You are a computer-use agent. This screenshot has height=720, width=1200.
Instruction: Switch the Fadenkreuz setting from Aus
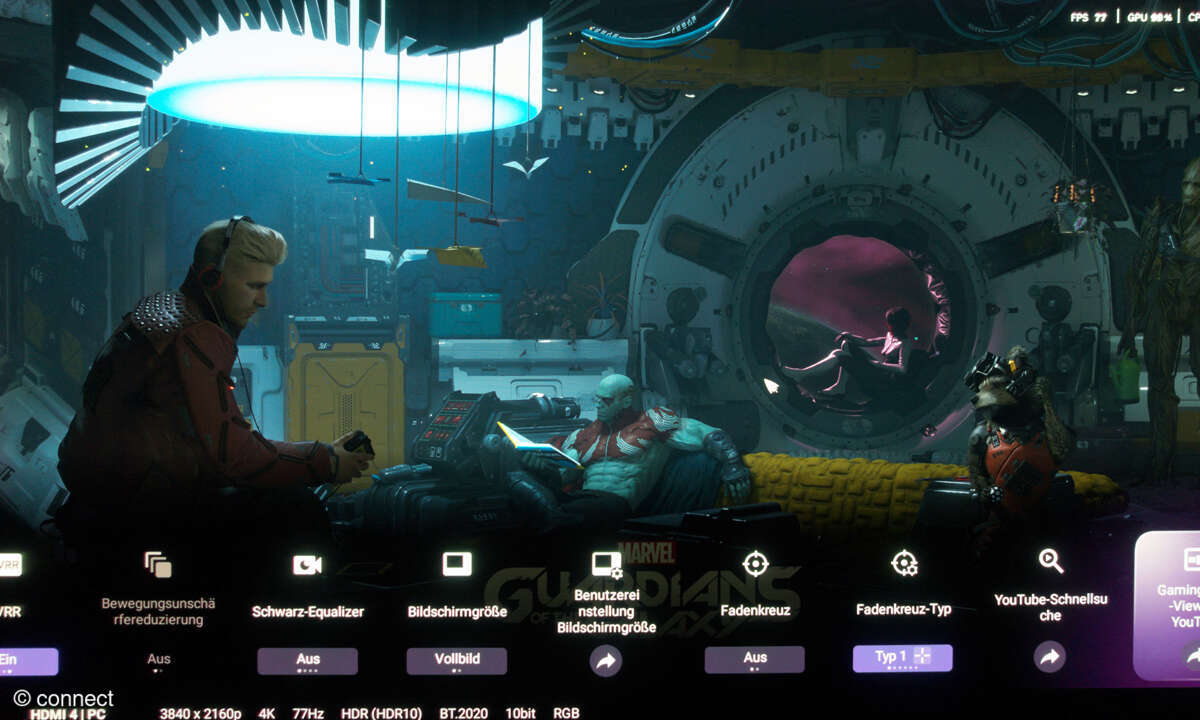pos(754,659)
